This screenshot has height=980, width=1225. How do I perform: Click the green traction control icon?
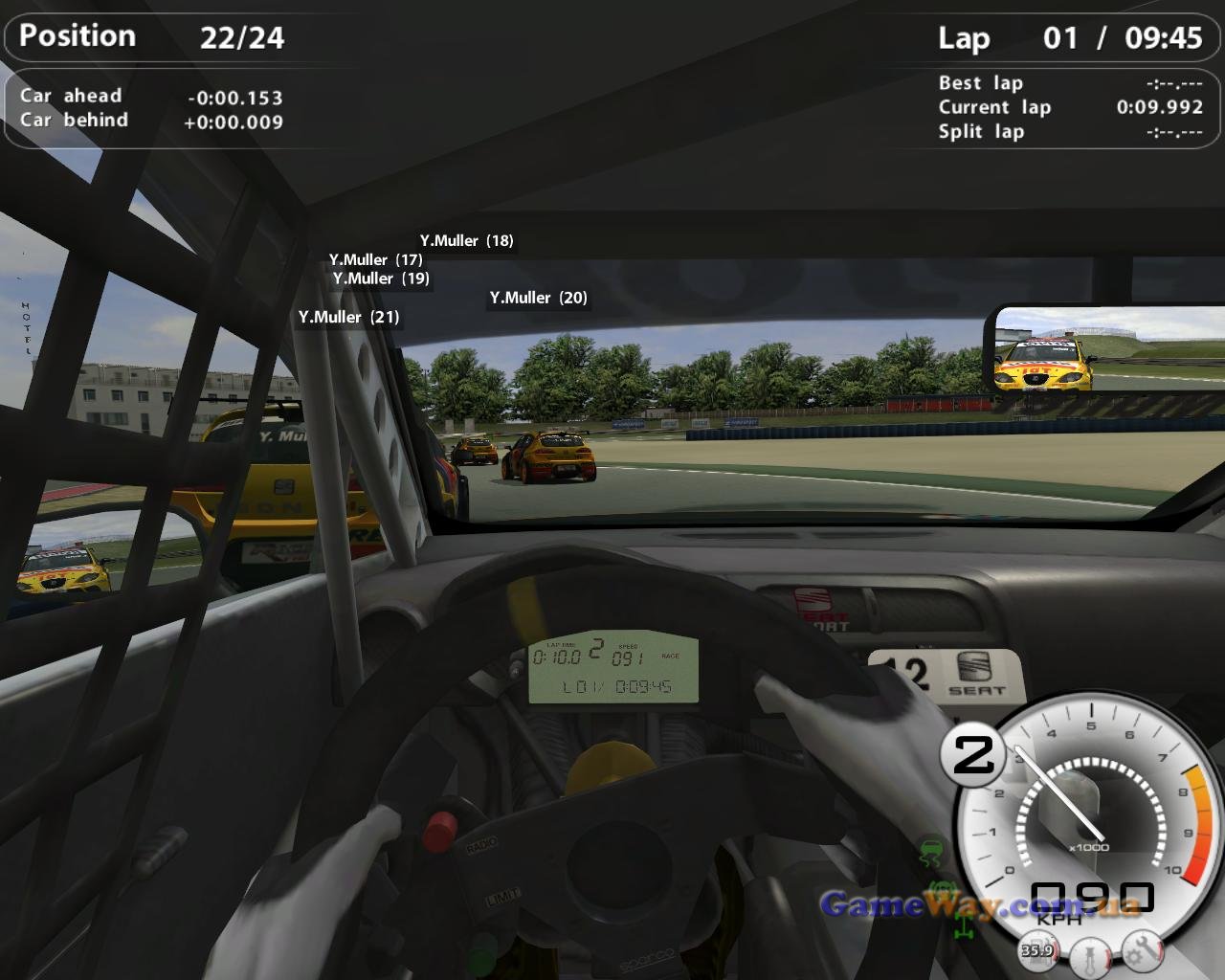pos(929,851)
